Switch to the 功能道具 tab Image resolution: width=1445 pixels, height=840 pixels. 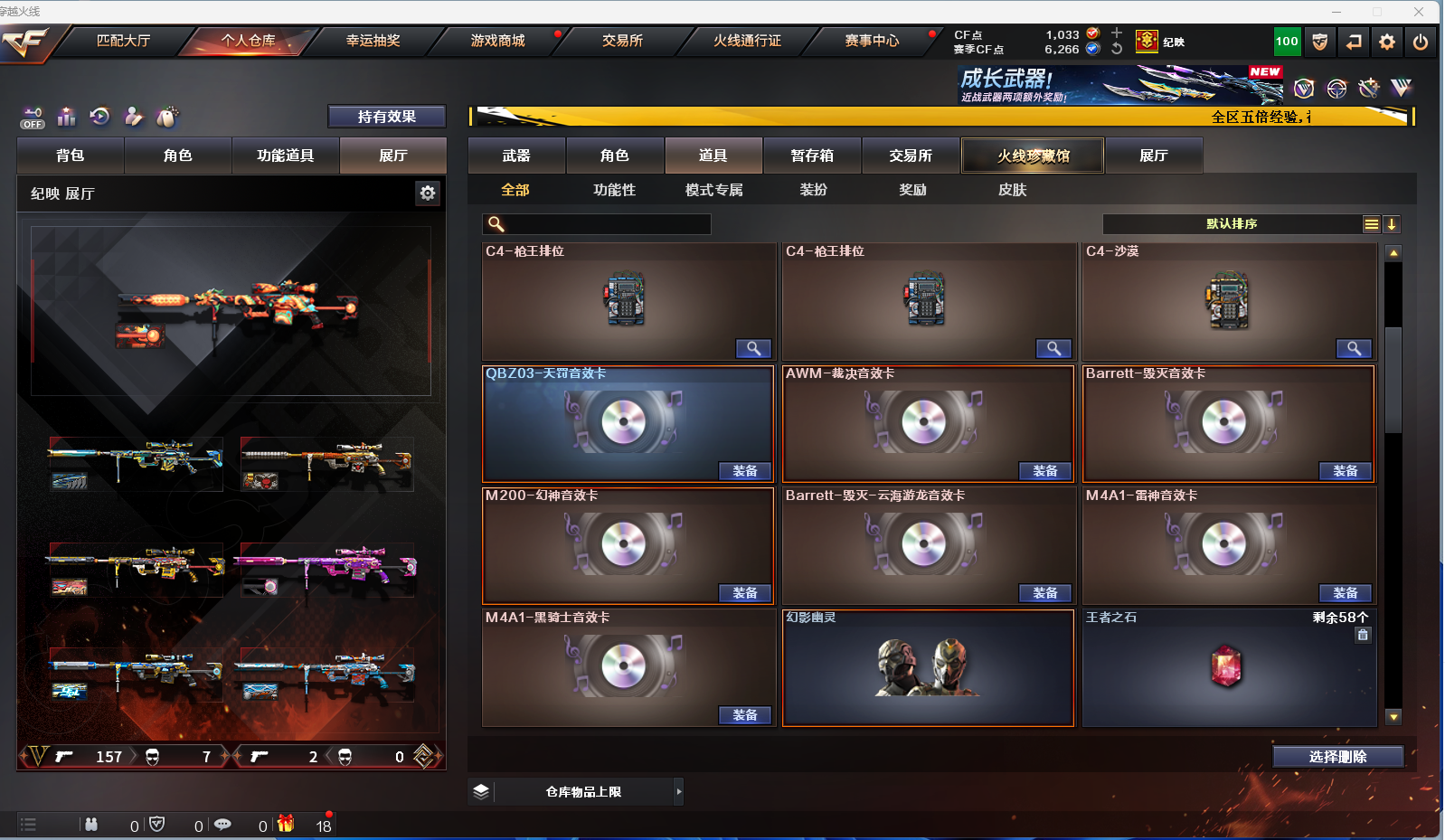pos(286,156)
